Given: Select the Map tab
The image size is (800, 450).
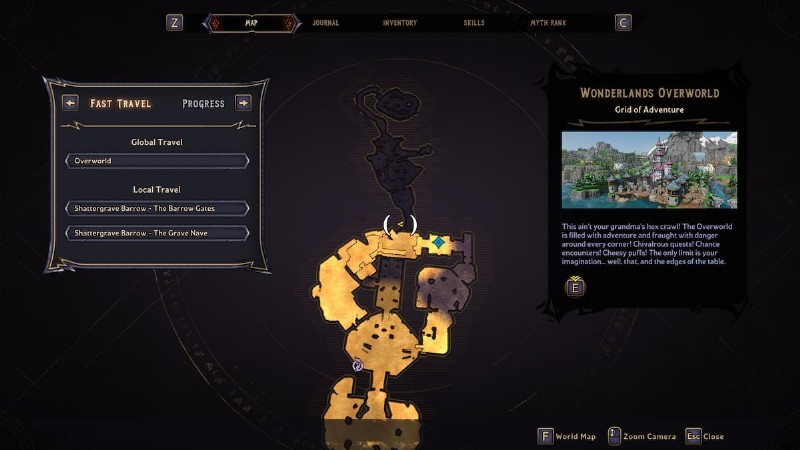Looking at the screenshot, I should click(x=250, y=22).
